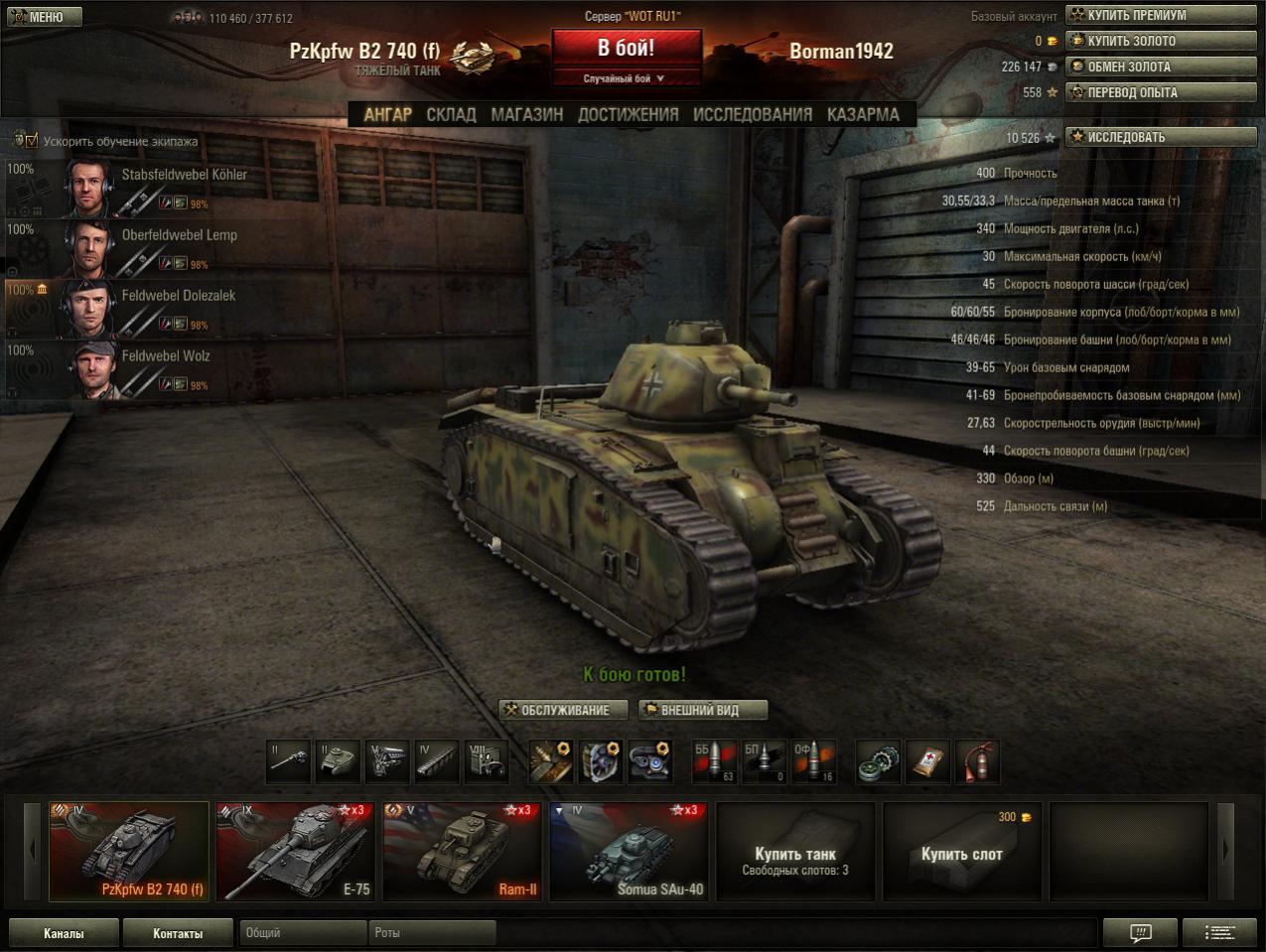Choose the Somua SAu-40 tank tile

pos(629,851)
